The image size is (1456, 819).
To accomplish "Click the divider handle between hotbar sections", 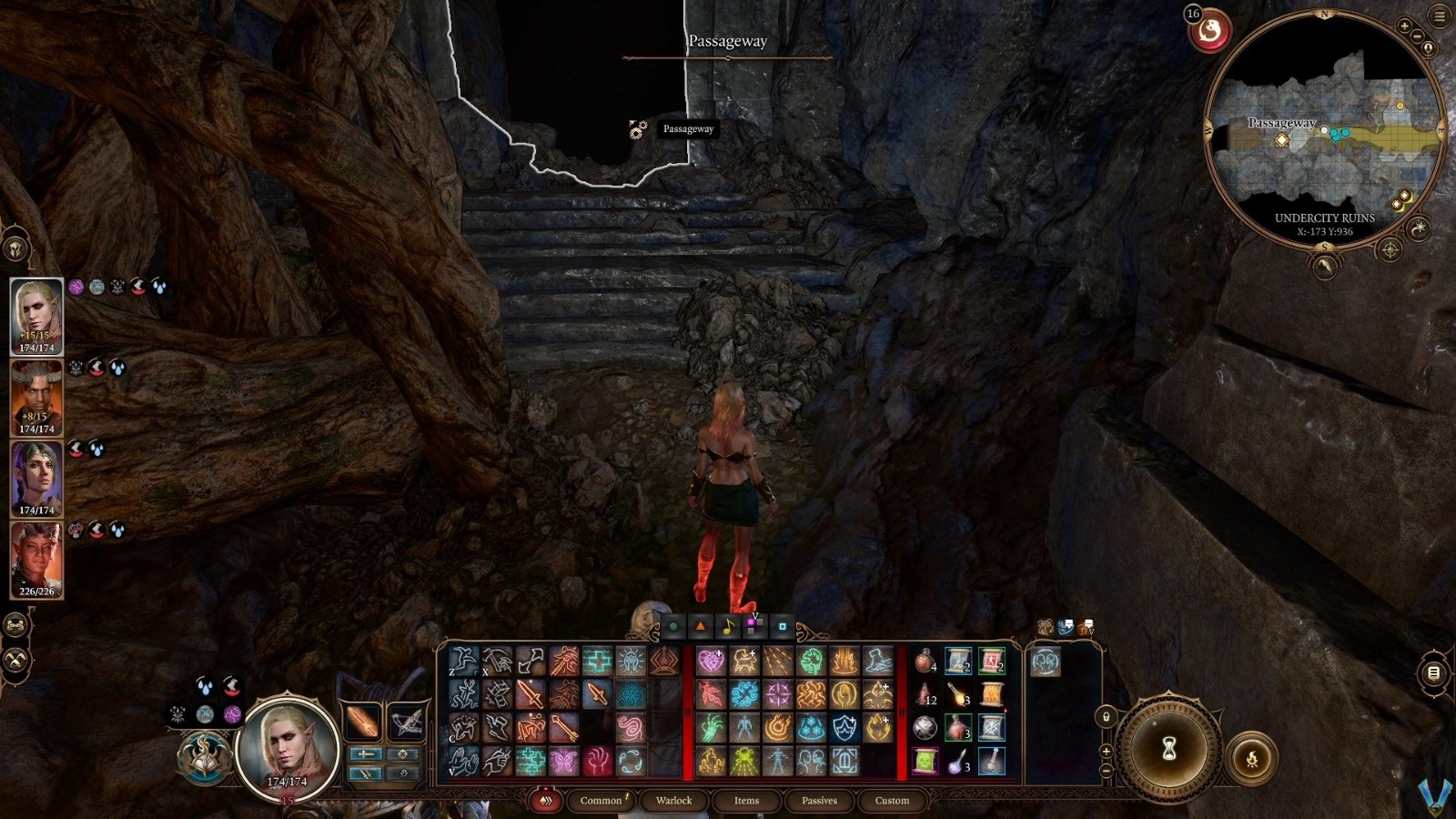I will tap(688, 711).
